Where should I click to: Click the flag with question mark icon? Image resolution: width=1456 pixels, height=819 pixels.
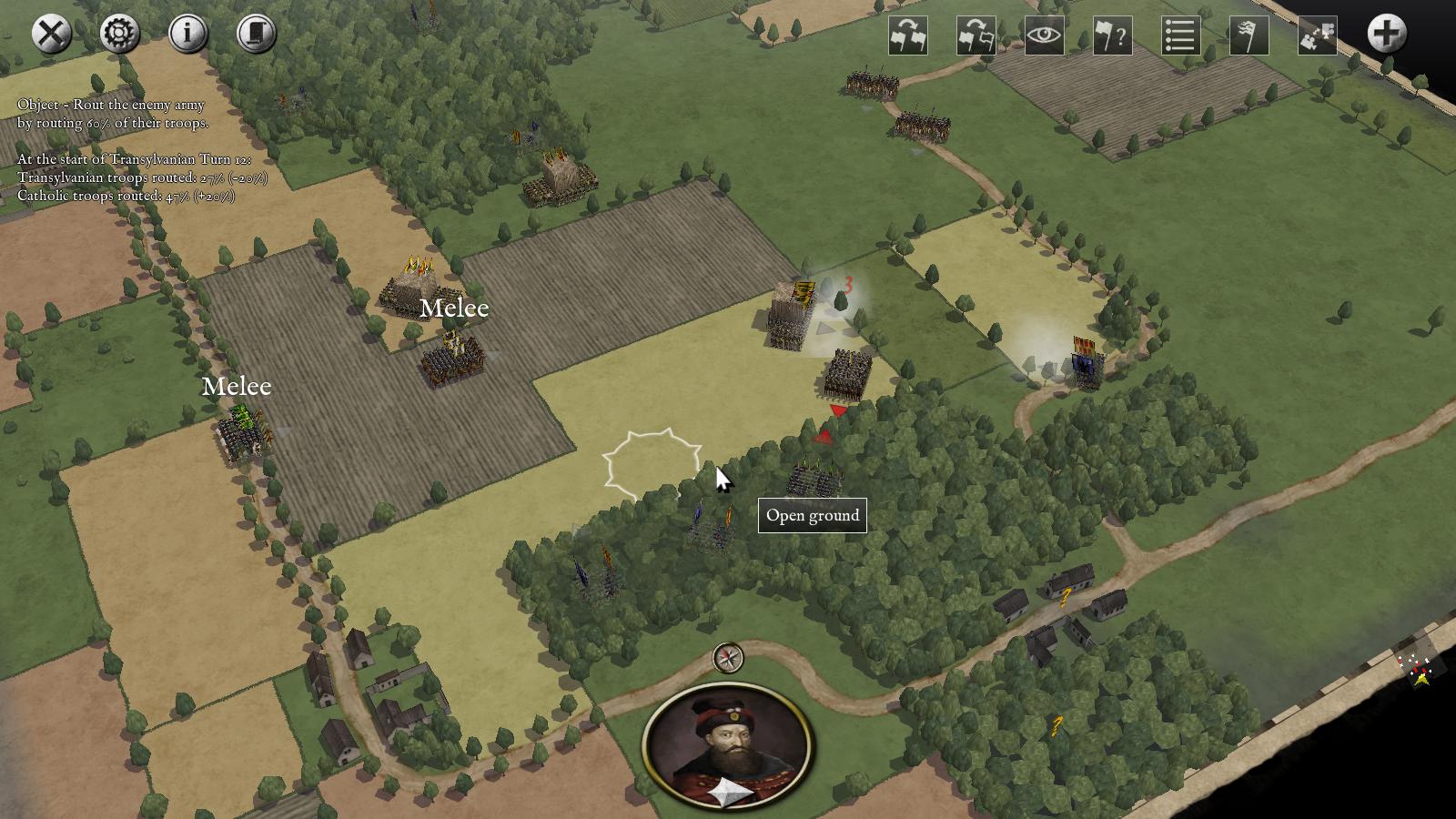pos(1112,36)
